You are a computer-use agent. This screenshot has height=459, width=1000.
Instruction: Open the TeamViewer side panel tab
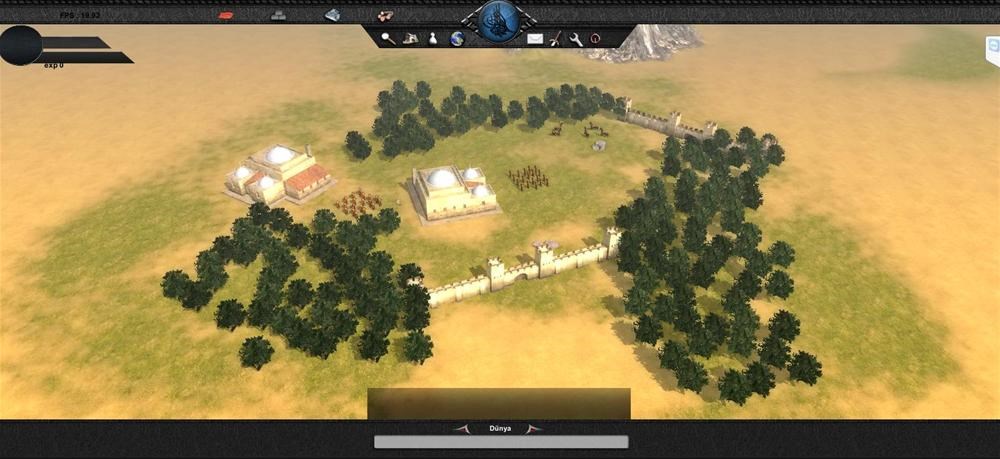pos(992,47)
